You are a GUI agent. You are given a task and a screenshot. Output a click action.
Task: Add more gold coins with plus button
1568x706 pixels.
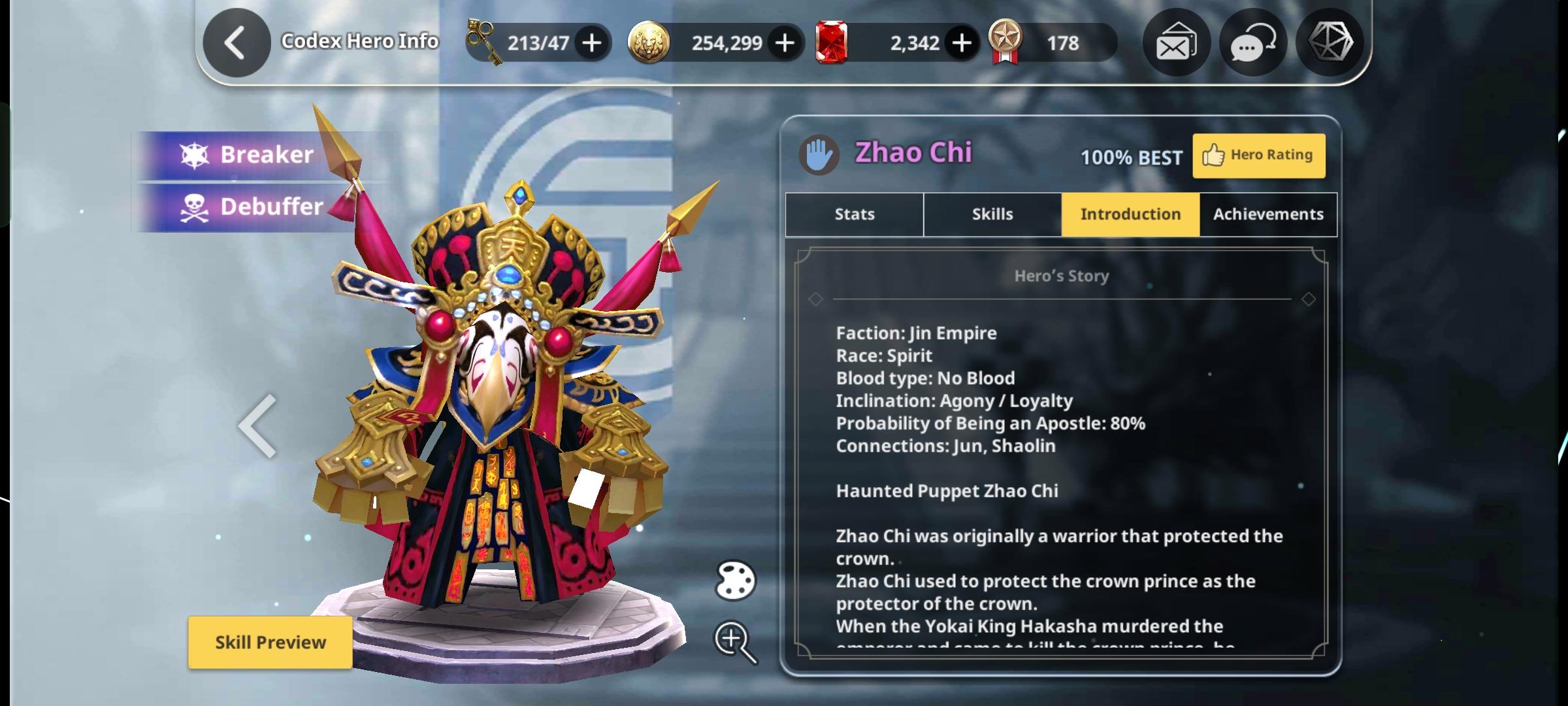point(784,43)
